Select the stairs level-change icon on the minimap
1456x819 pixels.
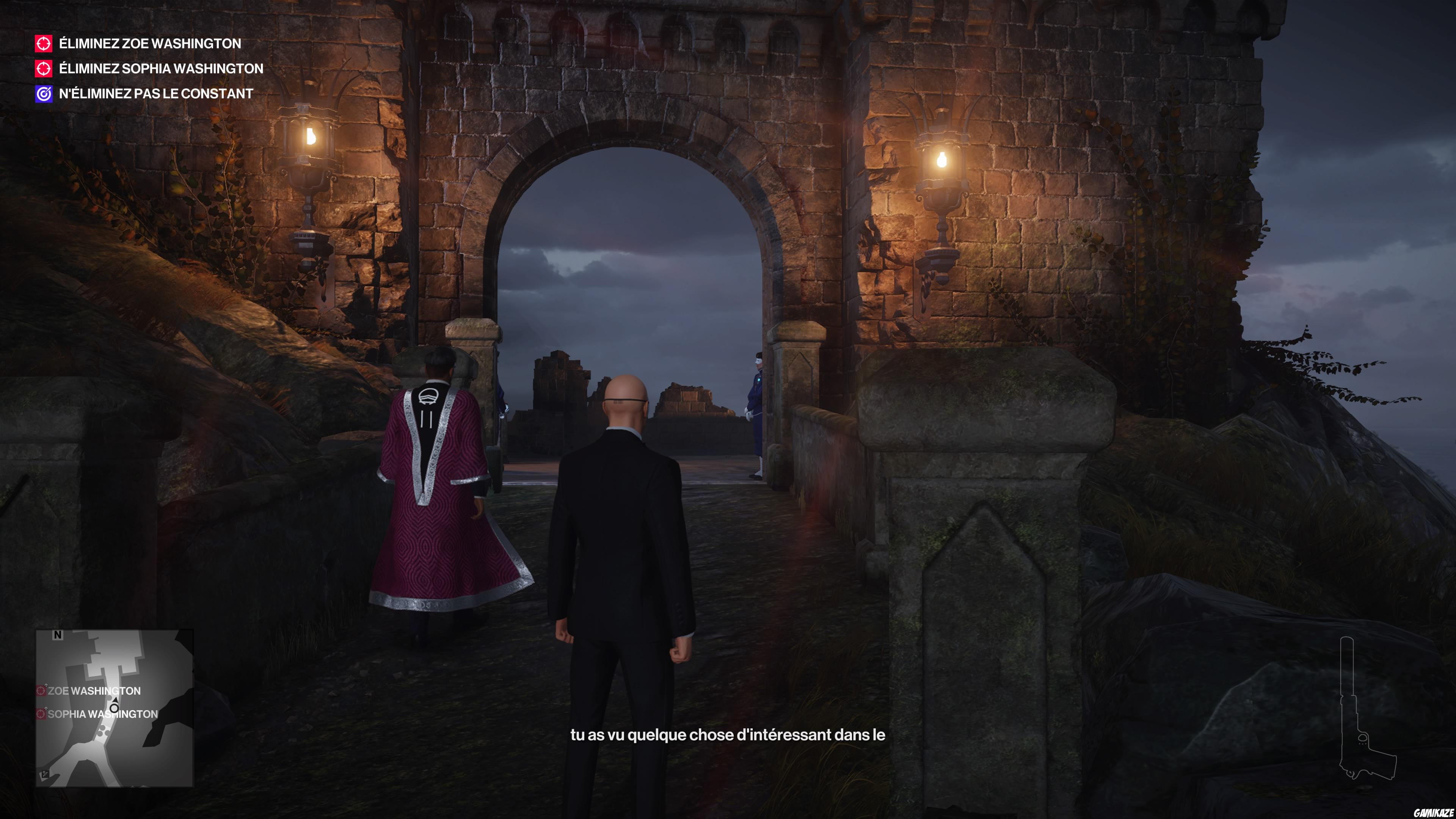tap(45, 774)
